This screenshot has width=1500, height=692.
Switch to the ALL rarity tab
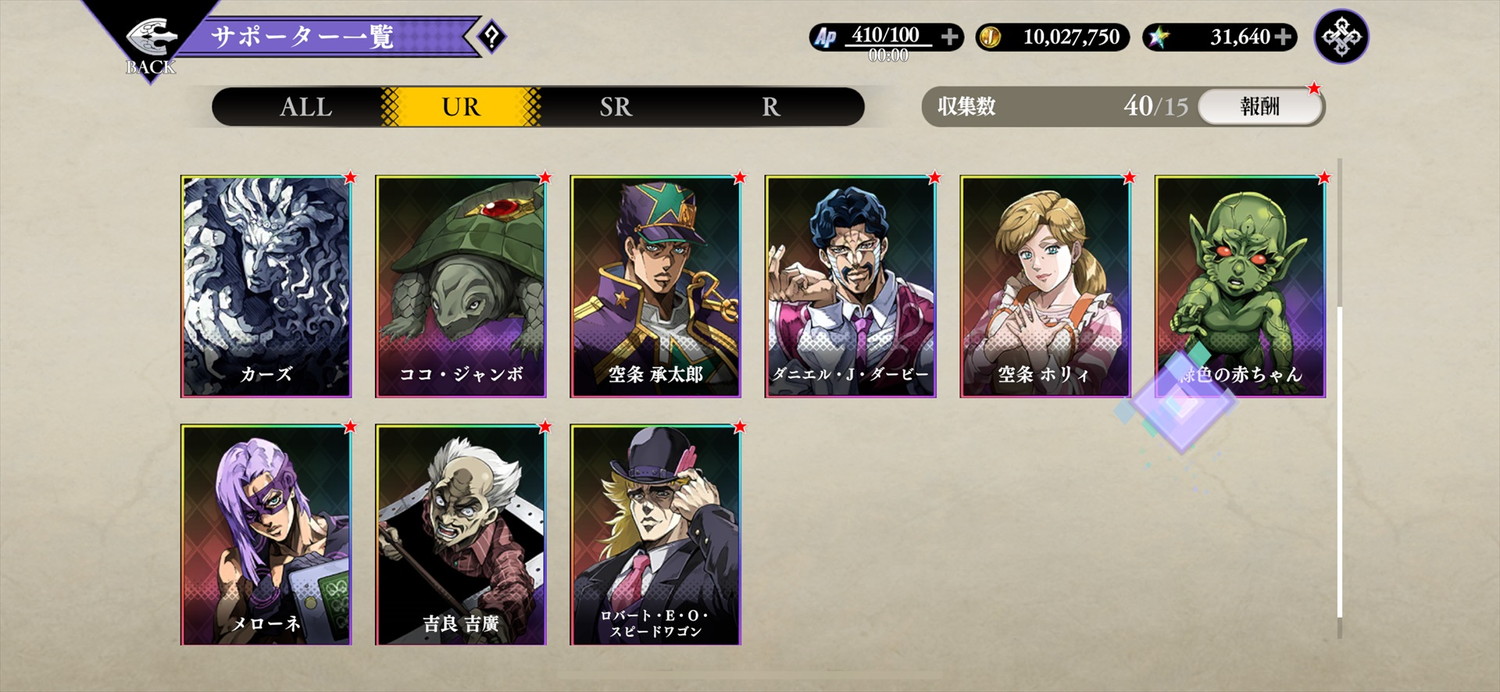[x=305, y=107]
